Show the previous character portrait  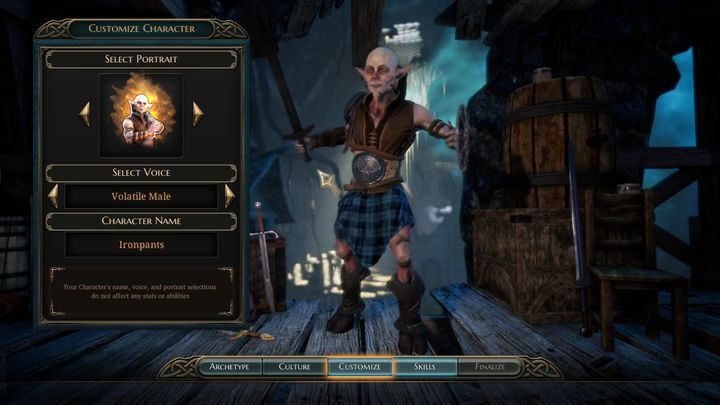85,114
